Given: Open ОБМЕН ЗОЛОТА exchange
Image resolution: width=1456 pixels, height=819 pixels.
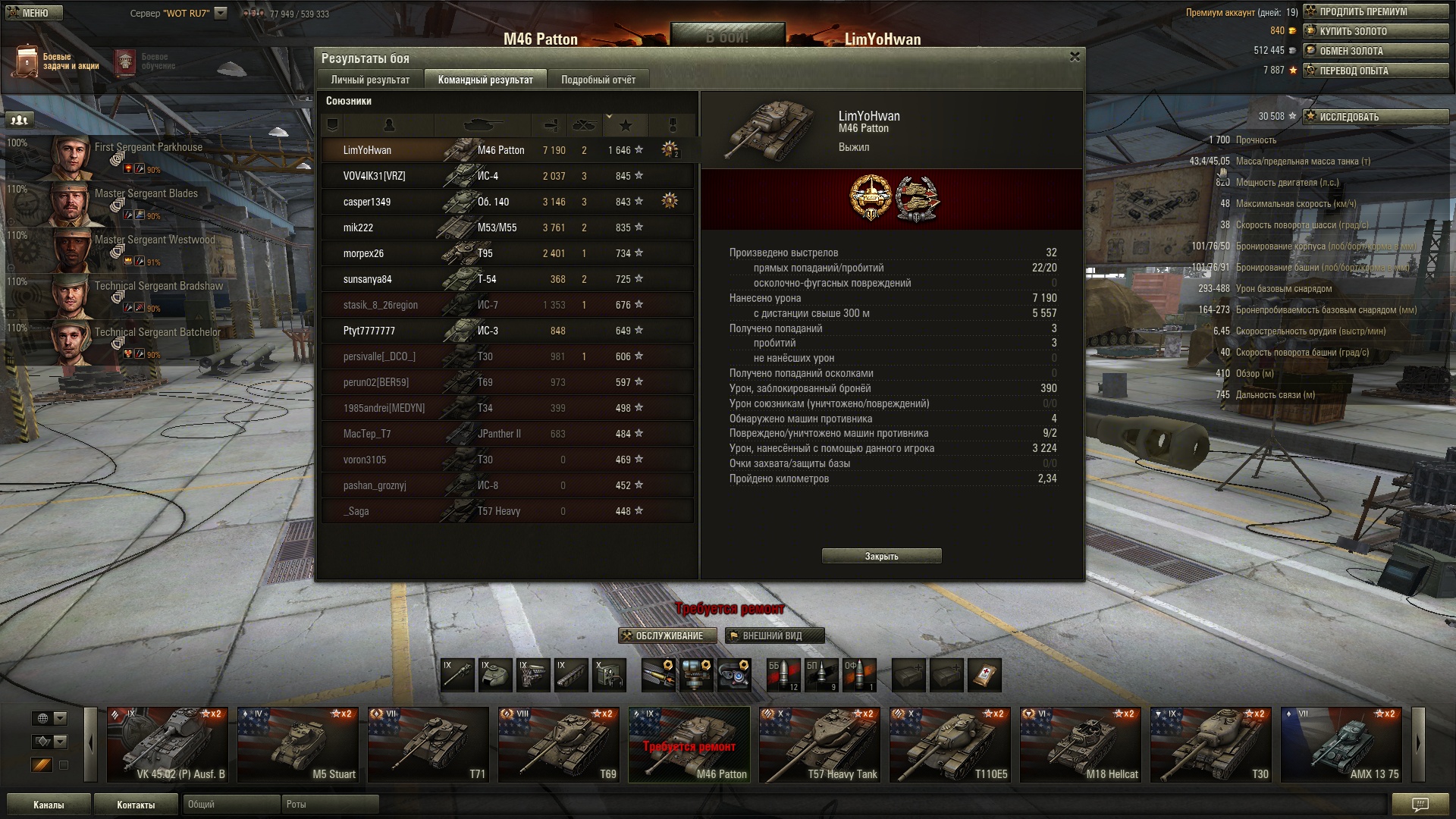Looking at the screenshot, I should tap(1375, 51).
